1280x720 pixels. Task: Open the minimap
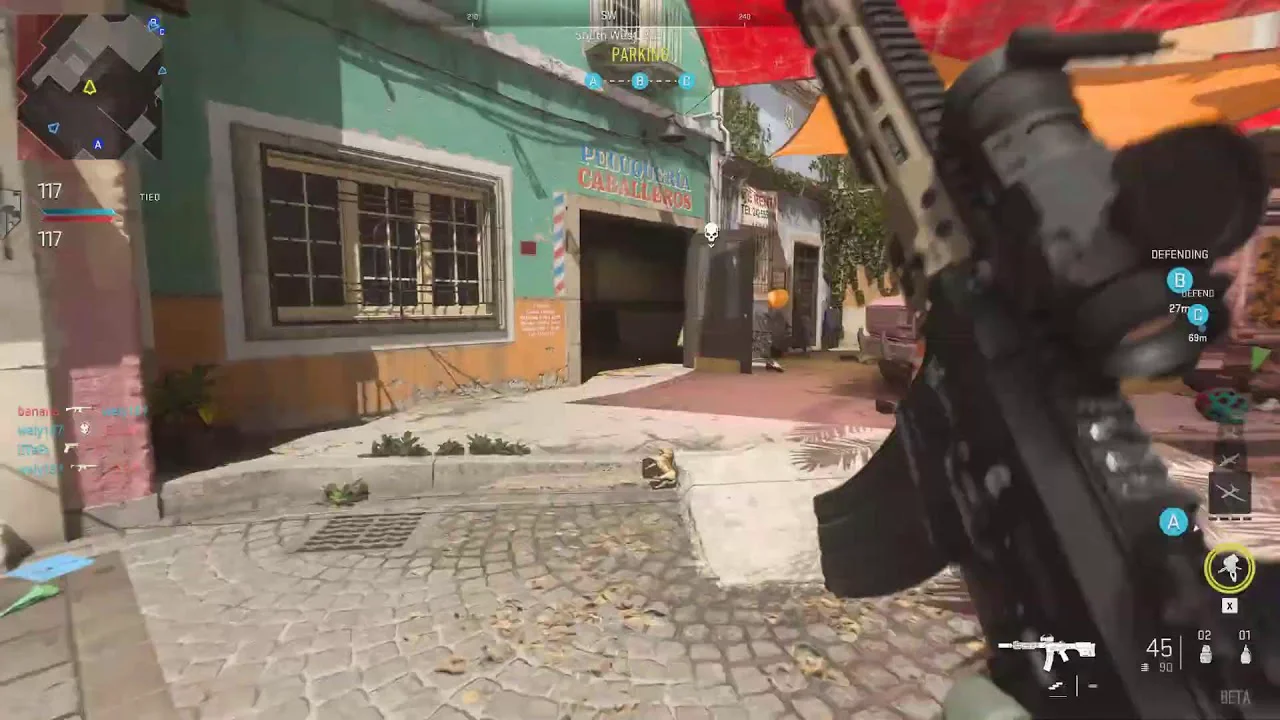[x=89, y=86]
